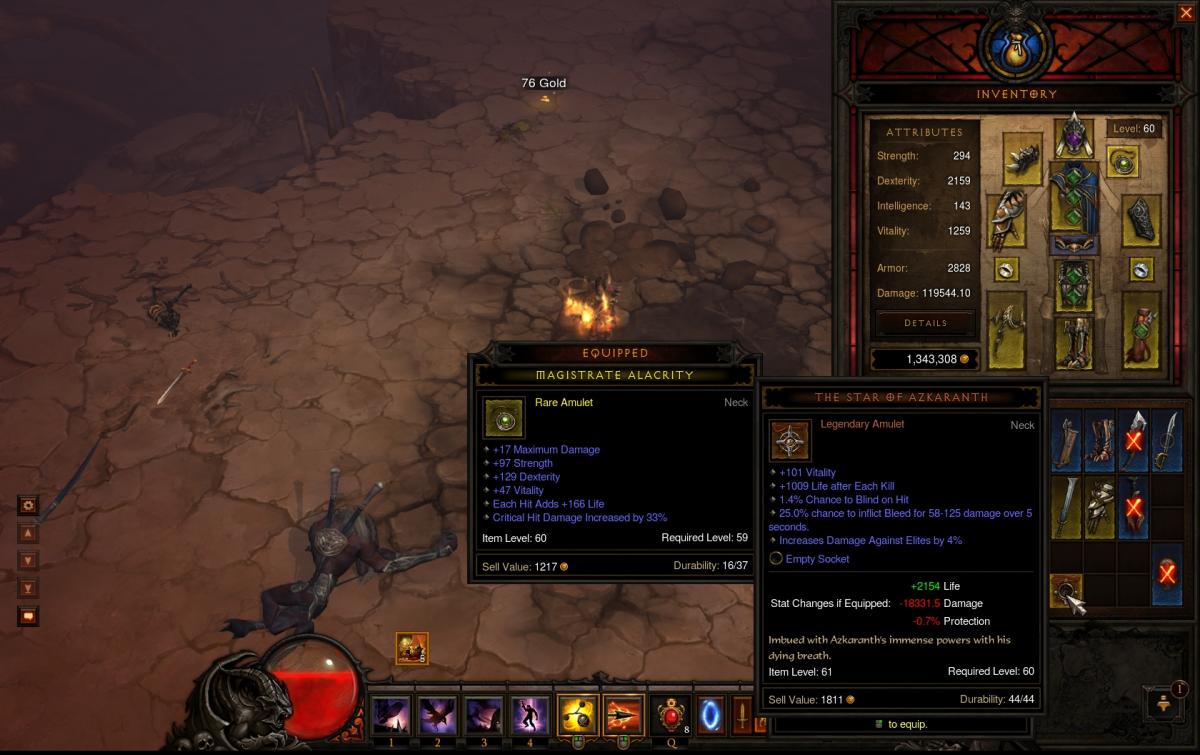This screenshot has width=1200, height=755.
Task: Choose the equipped gloves slot
Action: tap(1007, 219)
